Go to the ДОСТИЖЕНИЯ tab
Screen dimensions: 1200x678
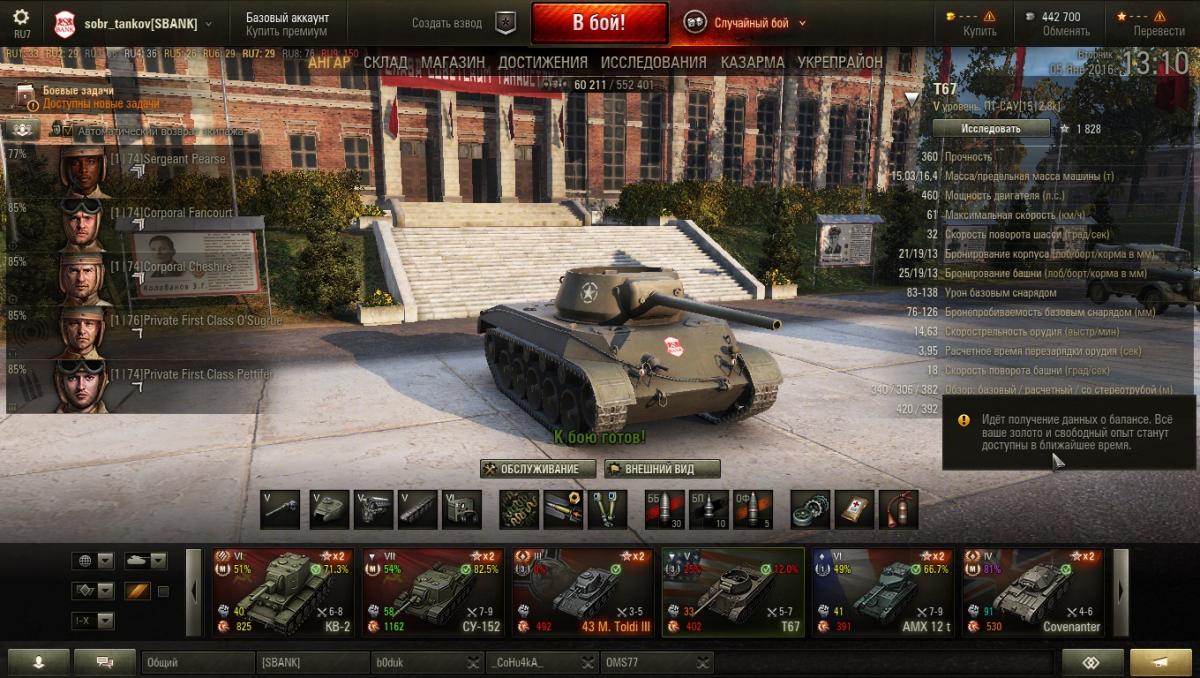click(543, 62)
